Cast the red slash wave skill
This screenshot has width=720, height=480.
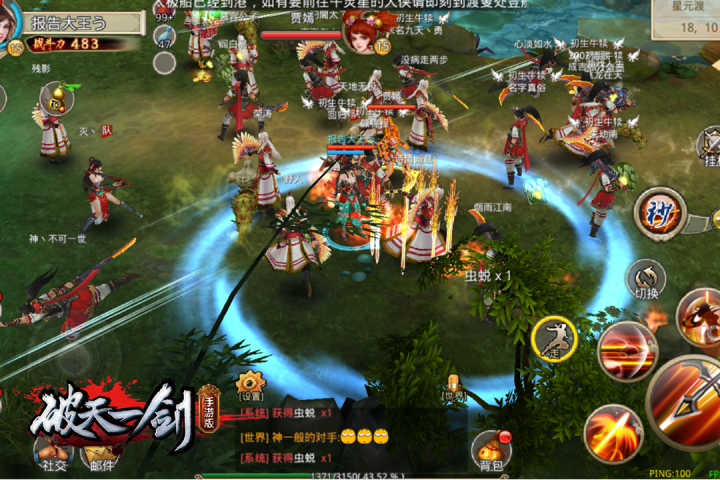click(x=627, y=352)
